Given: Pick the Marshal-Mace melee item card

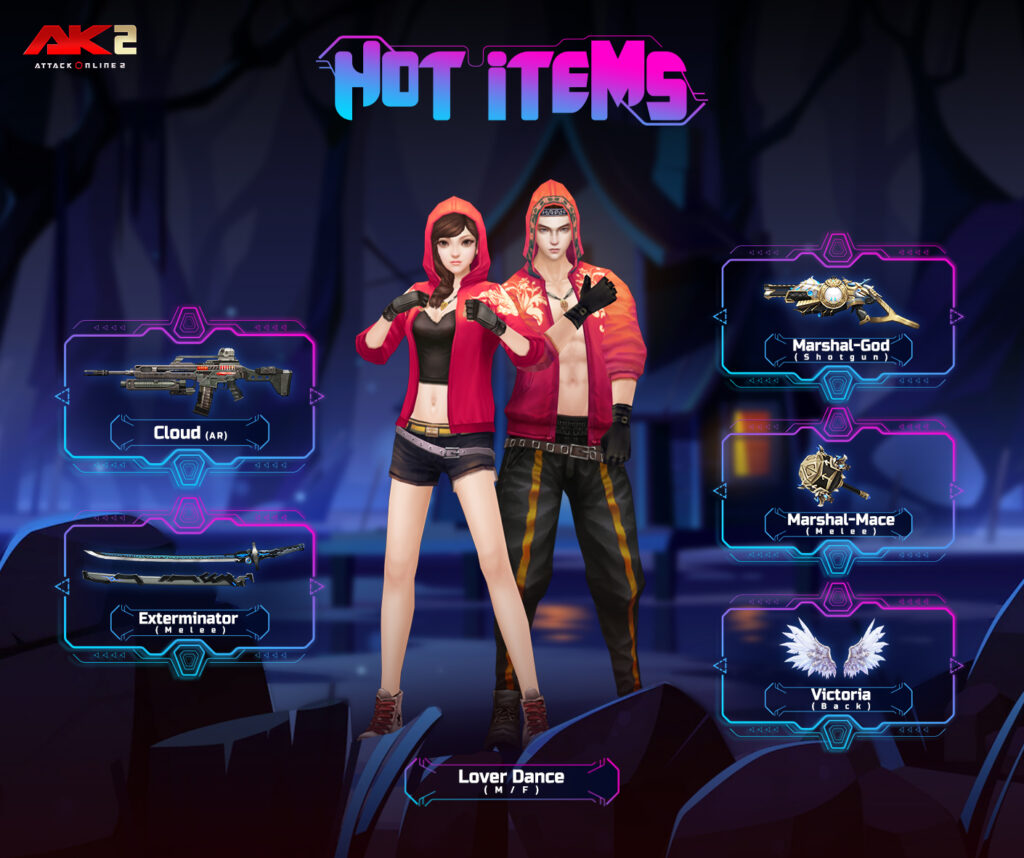Looking at the screenshot, I should (x=838, y=490).
